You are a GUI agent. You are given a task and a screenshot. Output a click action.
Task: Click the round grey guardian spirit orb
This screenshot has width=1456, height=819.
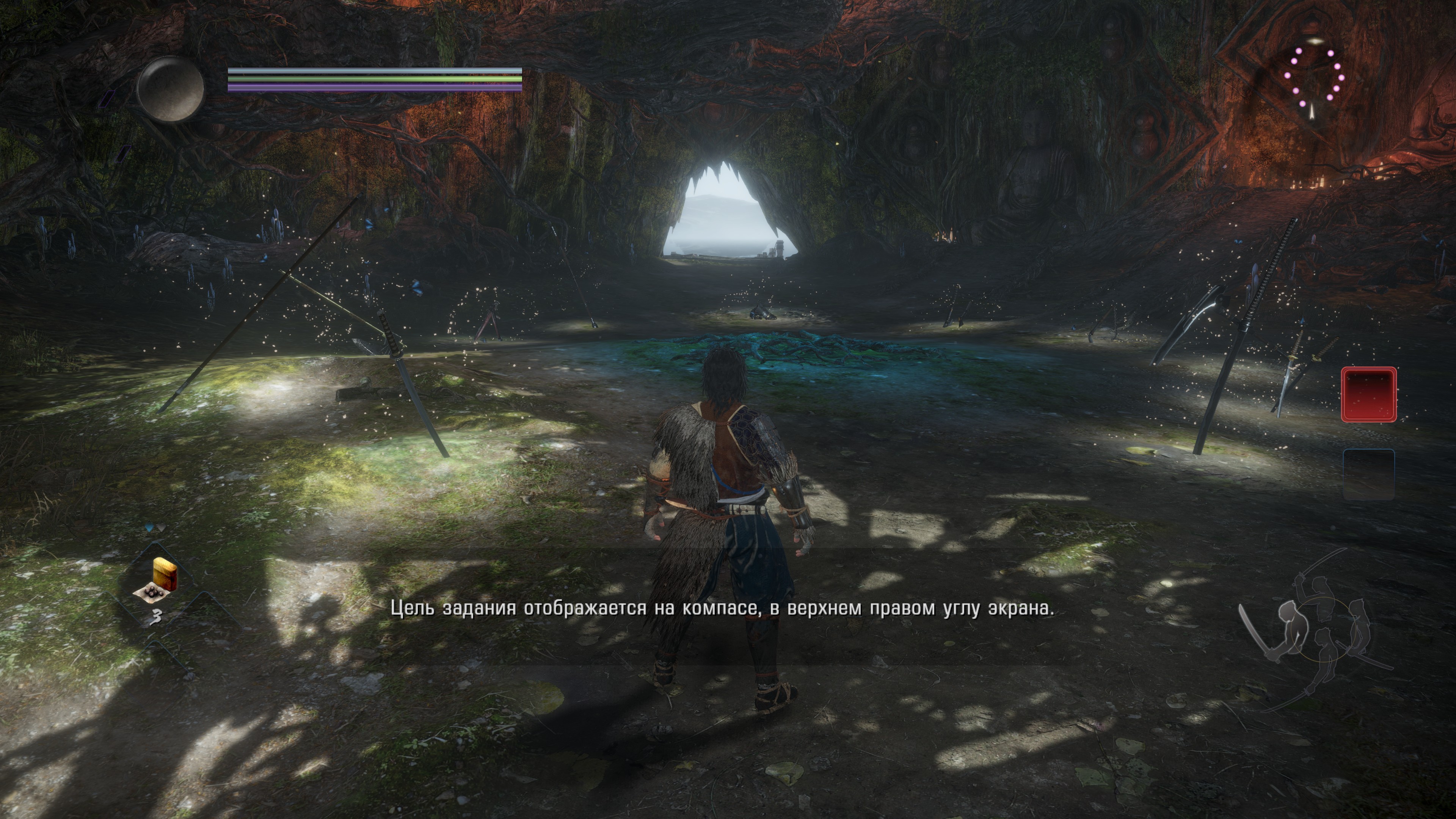coord(170,89)
